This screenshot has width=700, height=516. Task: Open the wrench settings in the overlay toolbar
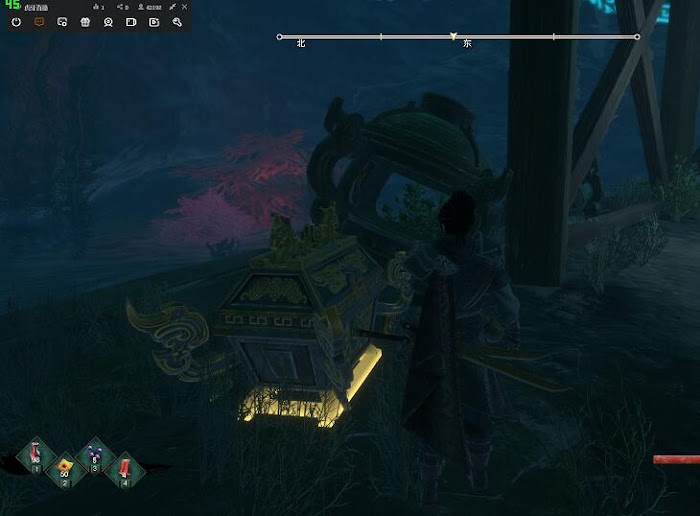tap(177, 21)
